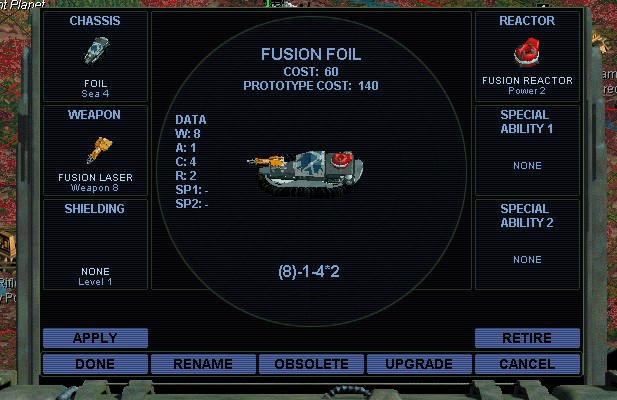
Task: Cancel the design workshop
Action: pyautogui.click(x=527, y=364)
